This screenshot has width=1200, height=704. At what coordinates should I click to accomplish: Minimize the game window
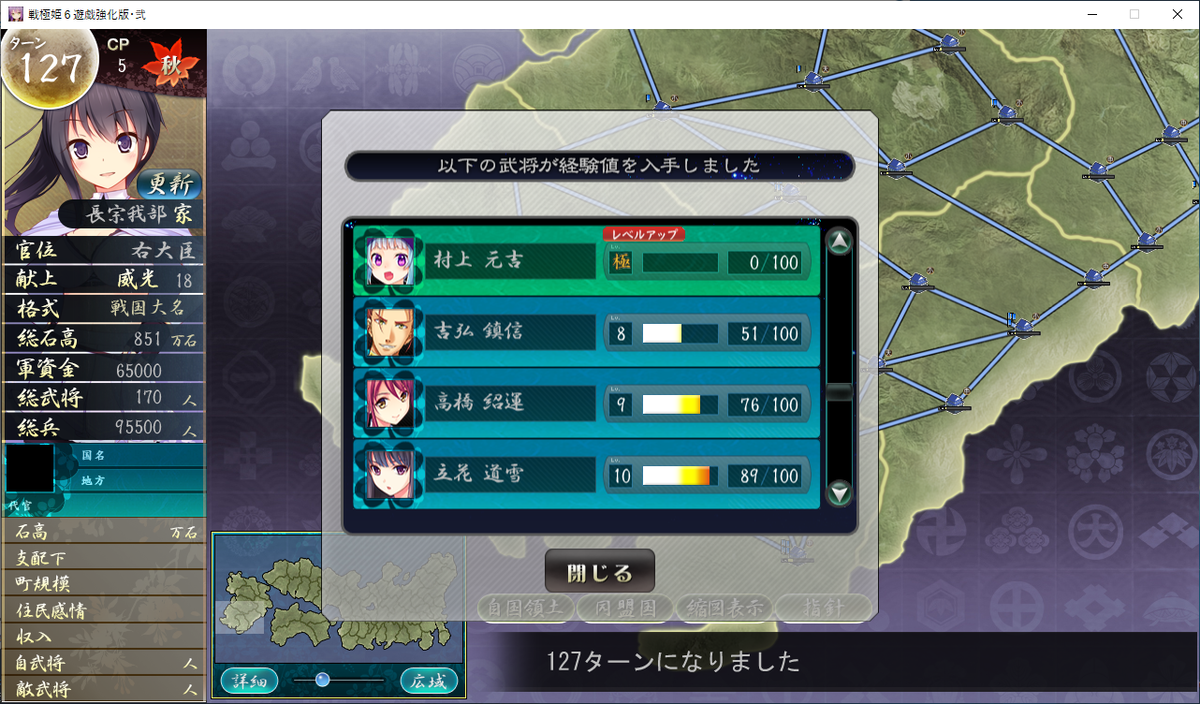(1087, 14)
